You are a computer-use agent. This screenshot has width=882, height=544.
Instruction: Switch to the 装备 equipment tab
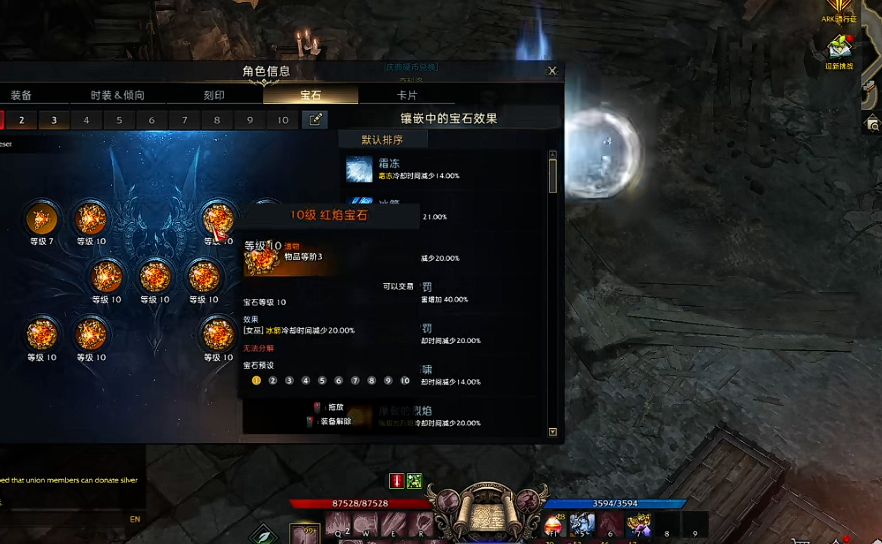[x=21, y=95]
